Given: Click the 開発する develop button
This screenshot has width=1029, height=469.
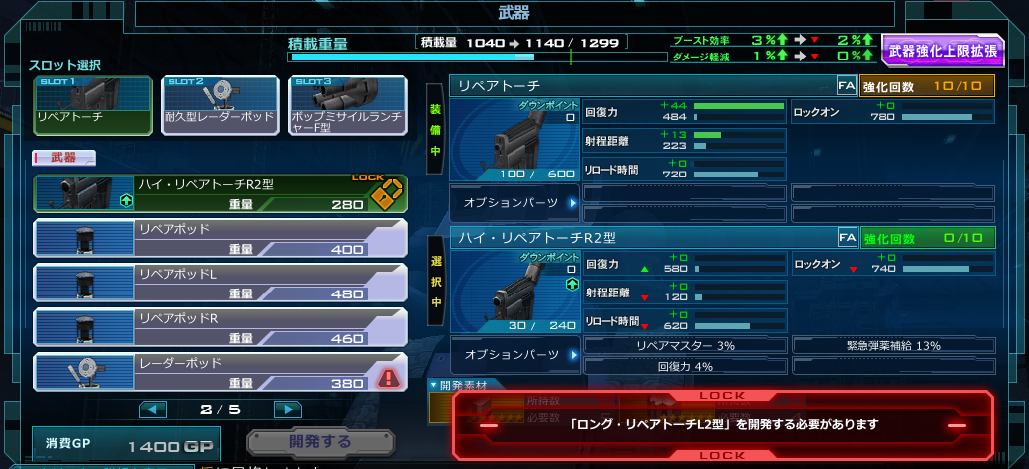Looking at the screenshot, I should pos(320,441).
